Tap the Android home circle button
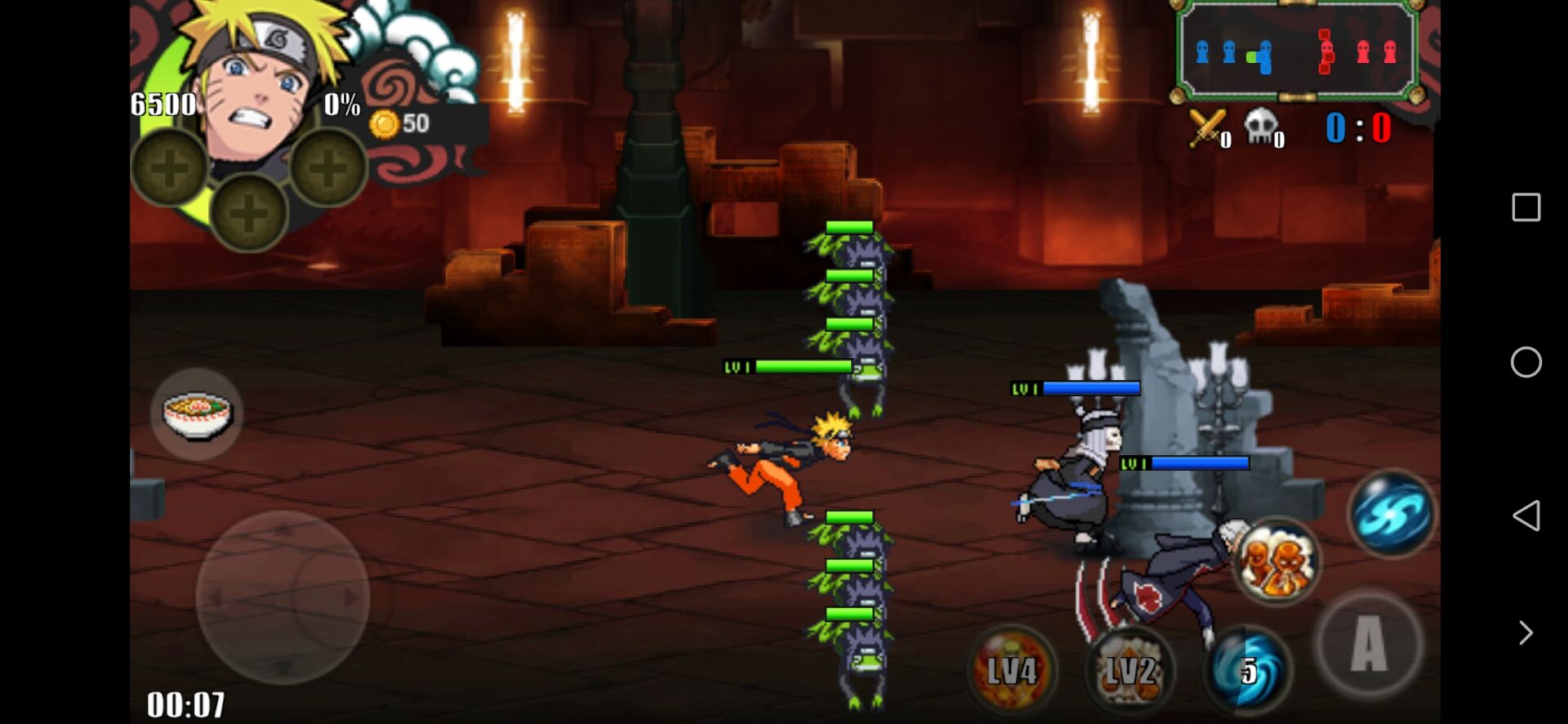Viewport: 1568px width, 724px height. click(1526, 362)
